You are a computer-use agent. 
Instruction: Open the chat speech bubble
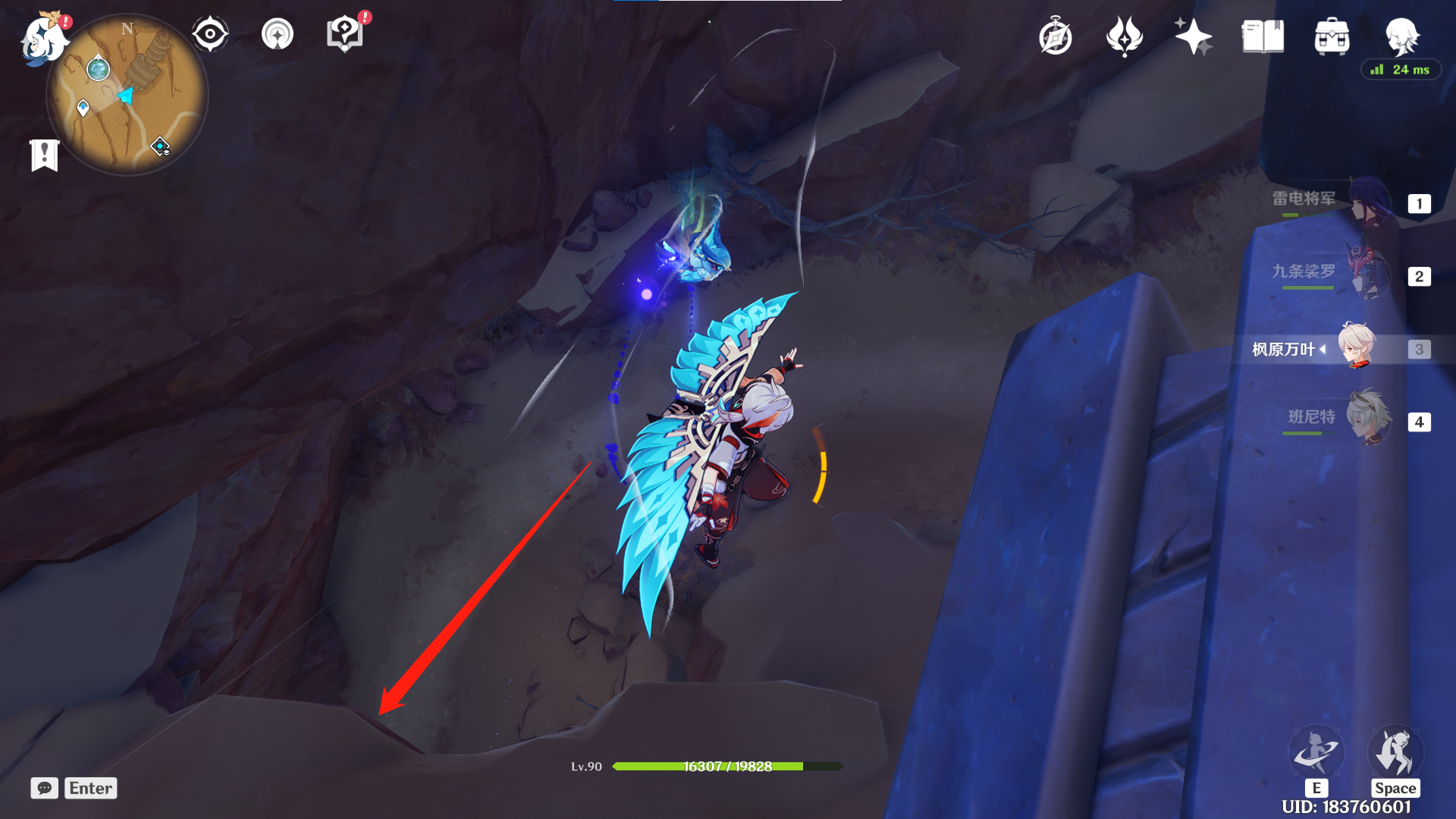[x=45, y=788]
